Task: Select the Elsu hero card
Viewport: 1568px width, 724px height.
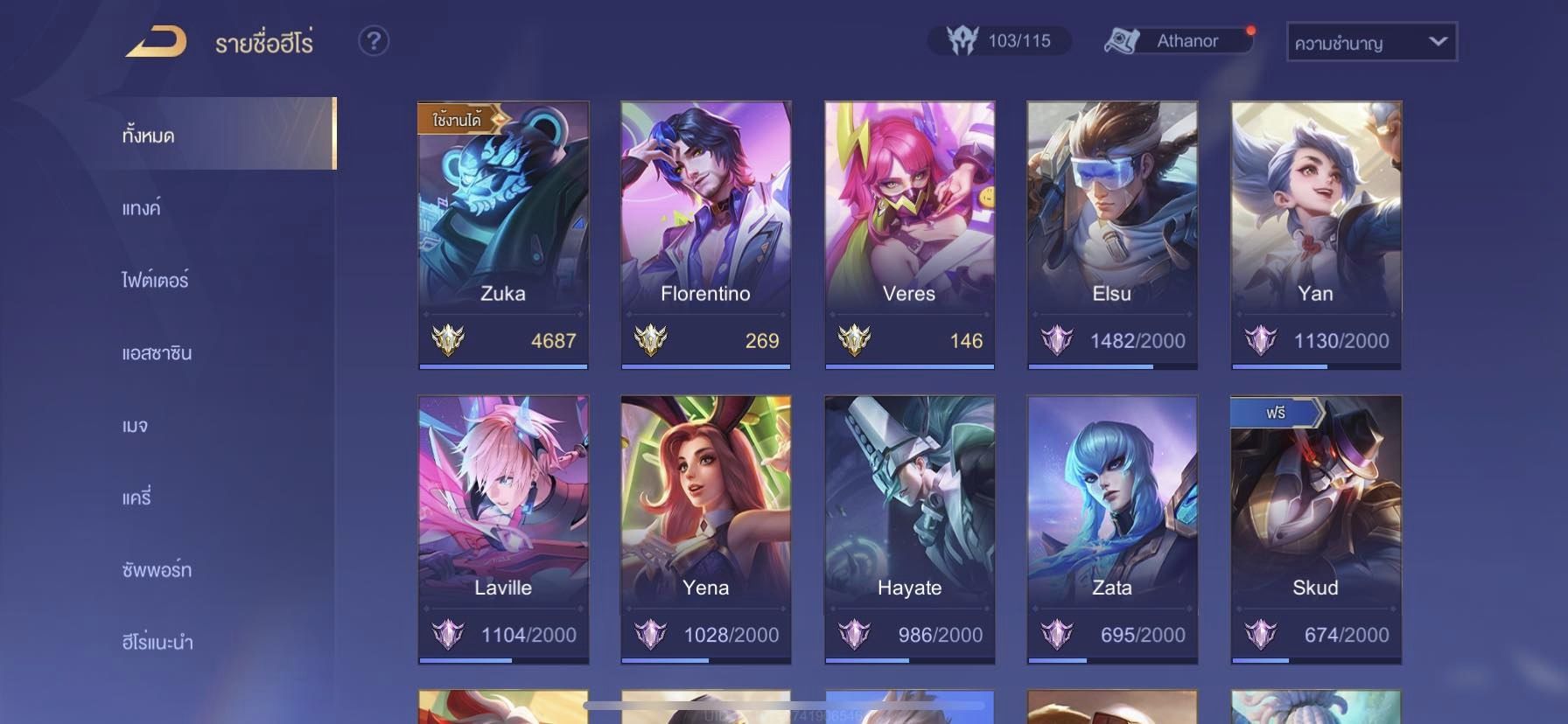Action: click(1112, 234)
